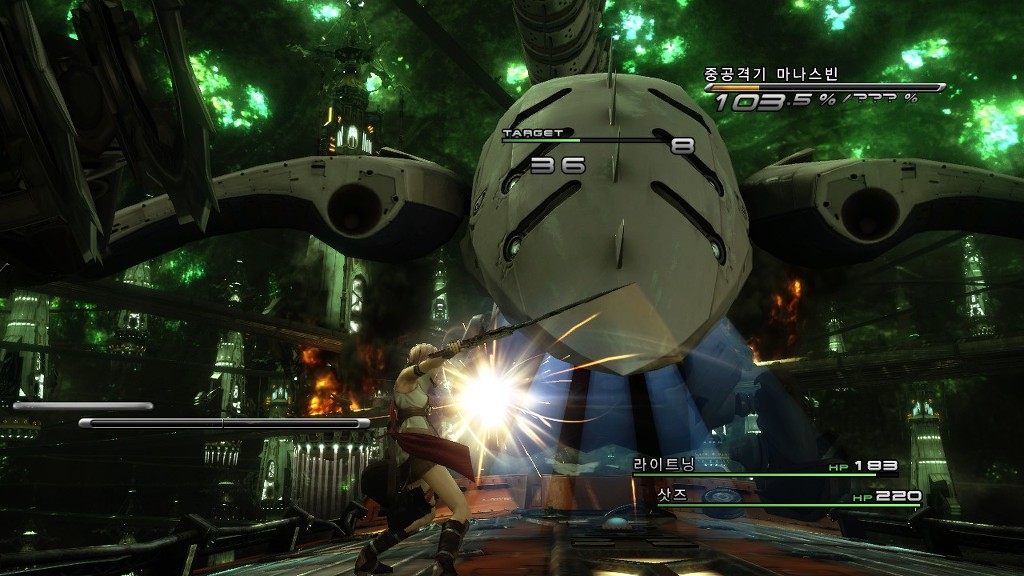Select the 라이트닝 party member row

coord(765,466)
